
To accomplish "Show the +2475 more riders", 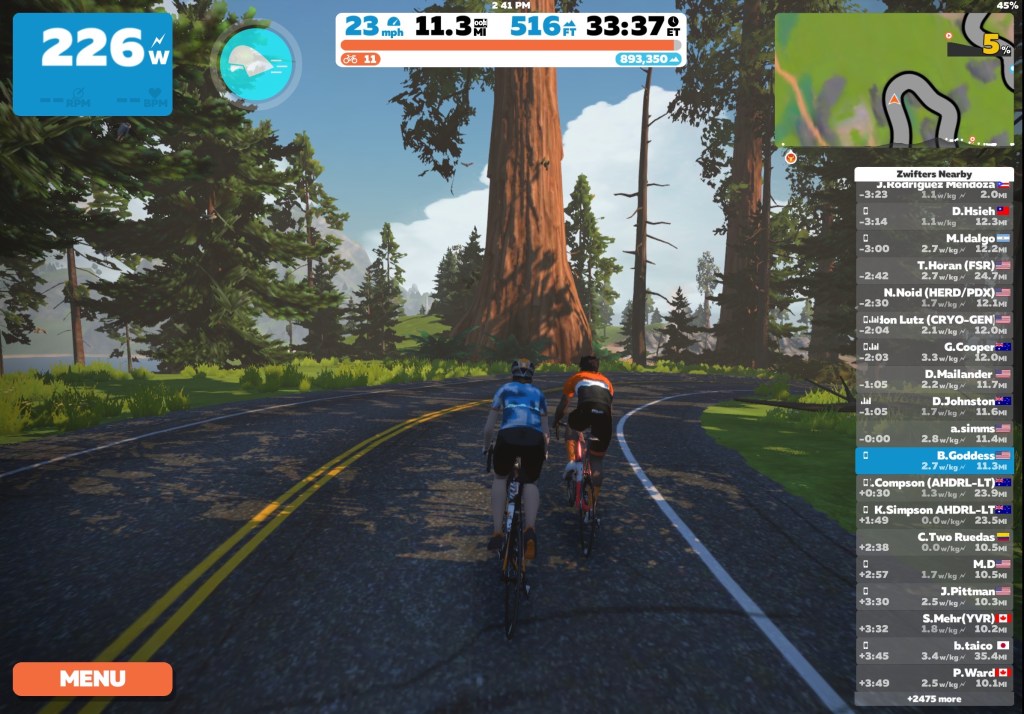I will [934, 698].
